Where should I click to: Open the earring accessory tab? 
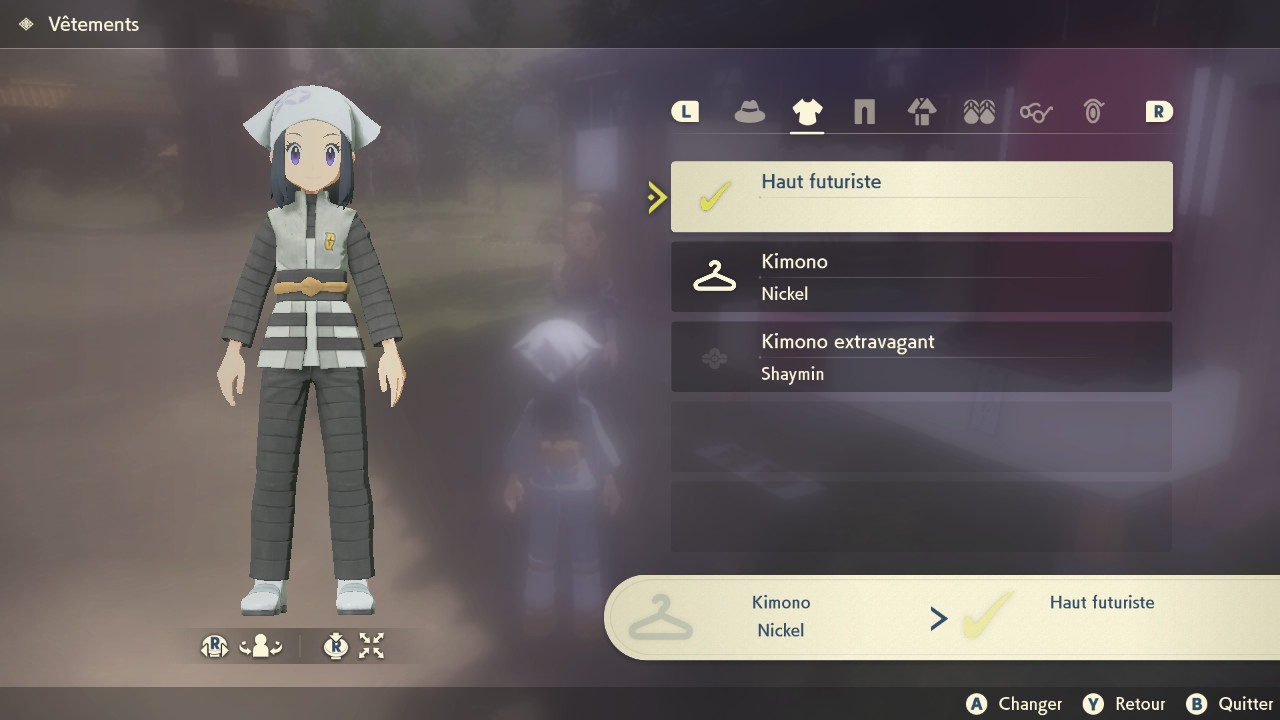1093,112
